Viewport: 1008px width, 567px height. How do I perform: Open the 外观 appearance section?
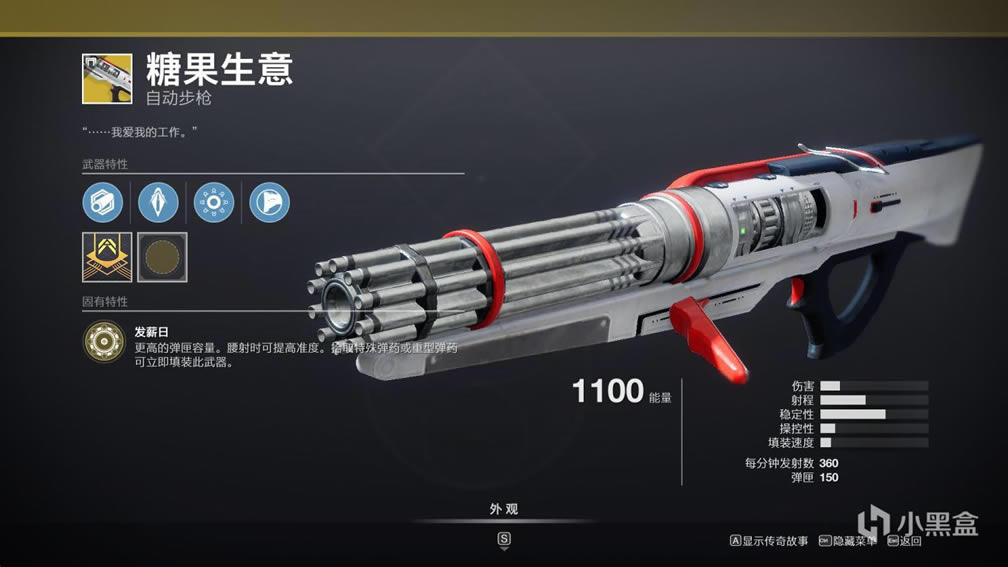(x=504, y=510)
